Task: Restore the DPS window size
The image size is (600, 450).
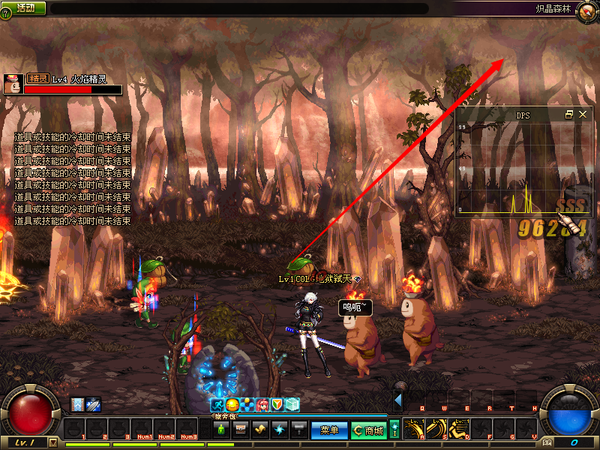Action: click(569, 115)
